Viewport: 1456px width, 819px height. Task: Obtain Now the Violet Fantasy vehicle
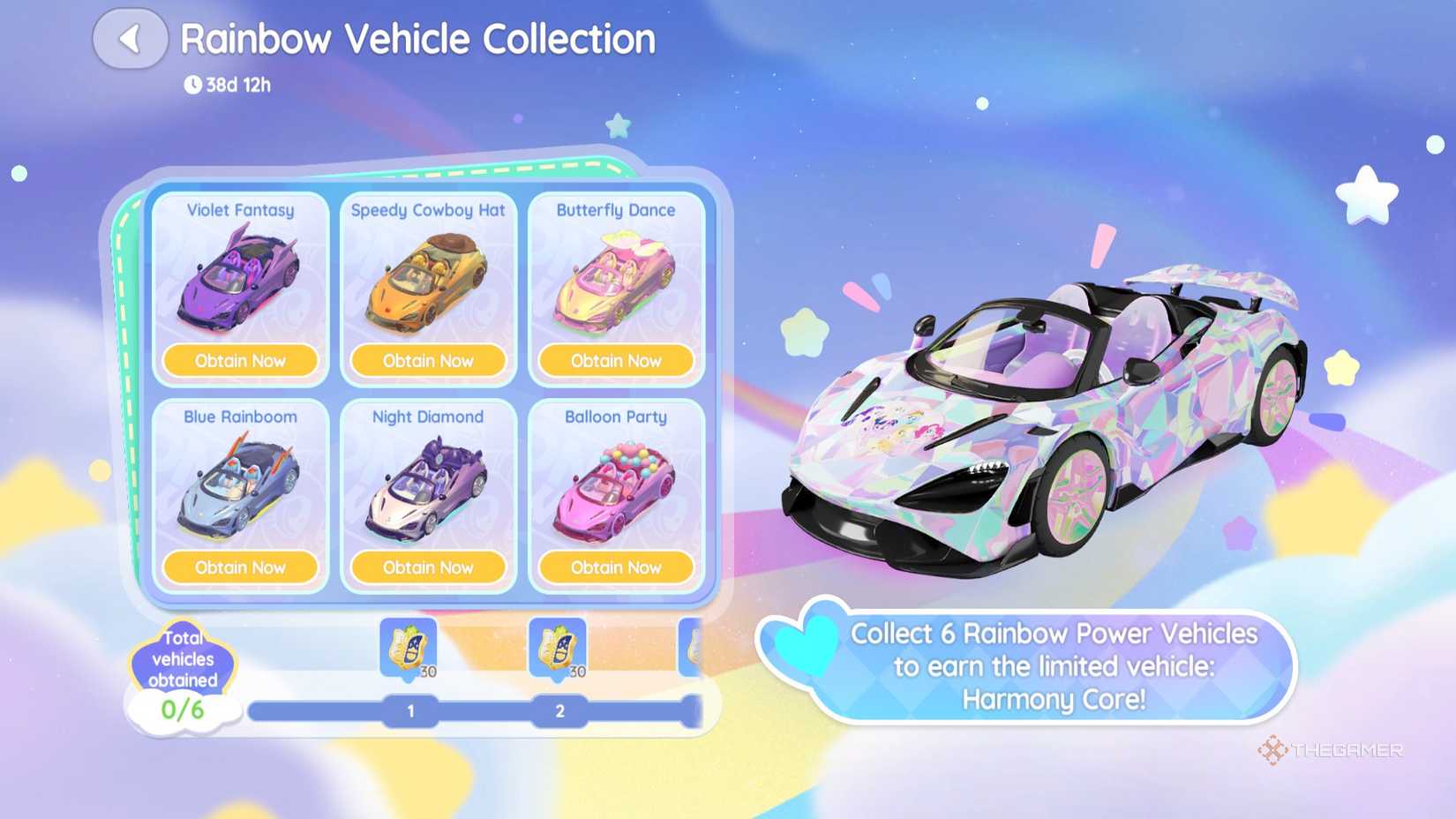click(241, 360)
